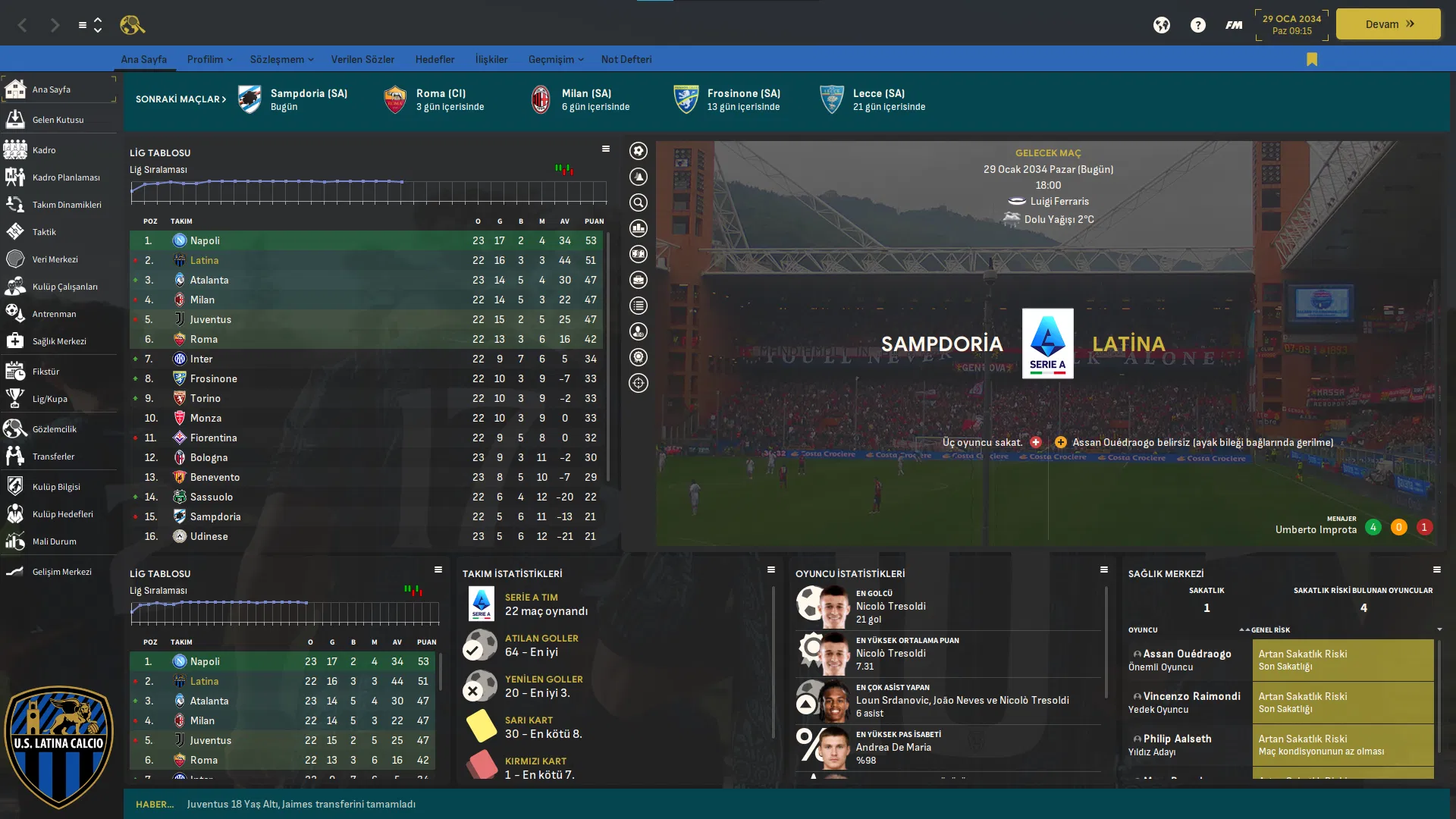This screenshot has height=819, width=1456.
Task: Open Antrenman training section
Action: pyautogui.click(x=54, y=314)
